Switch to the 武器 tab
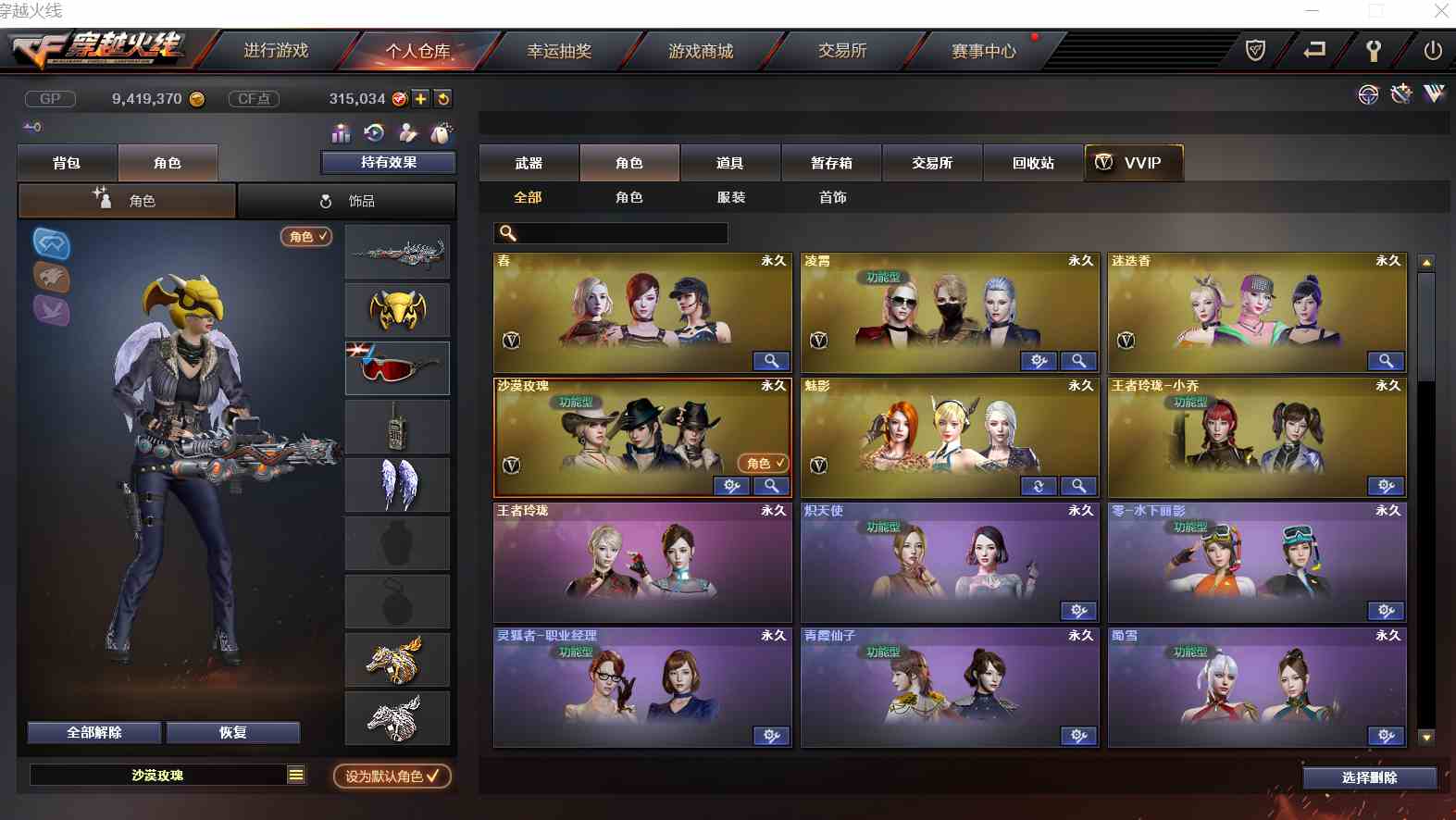 pyautogui.click(x=529, y=162)
